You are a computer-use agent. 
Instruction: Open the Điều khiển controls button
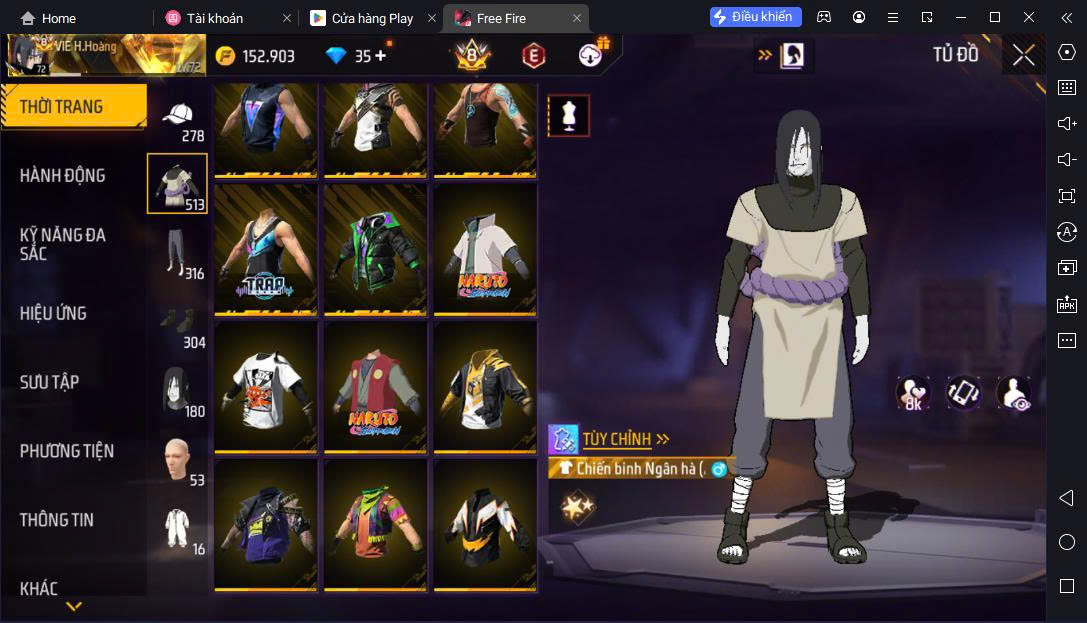point(756,17)
